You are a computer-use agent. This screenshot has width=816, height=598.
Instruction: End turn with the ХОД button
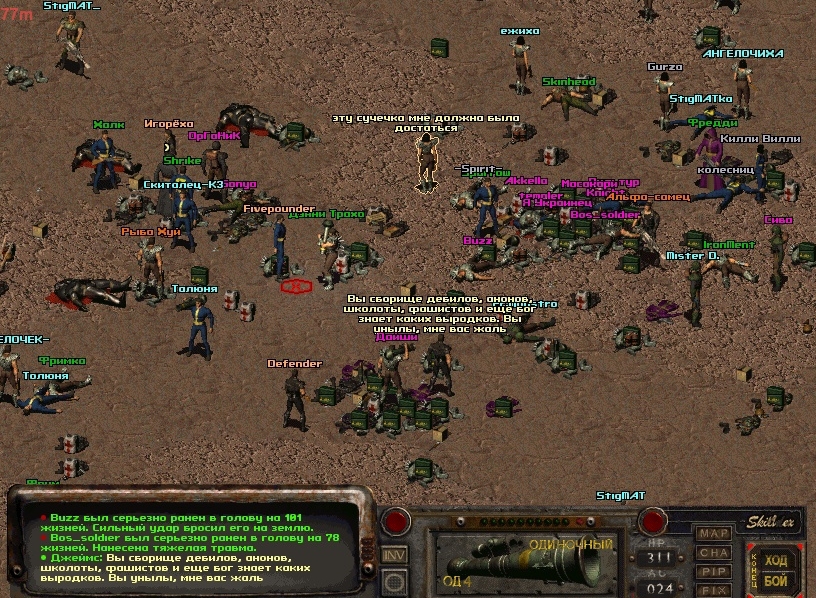pyautogui.click(x=776, y=560)
